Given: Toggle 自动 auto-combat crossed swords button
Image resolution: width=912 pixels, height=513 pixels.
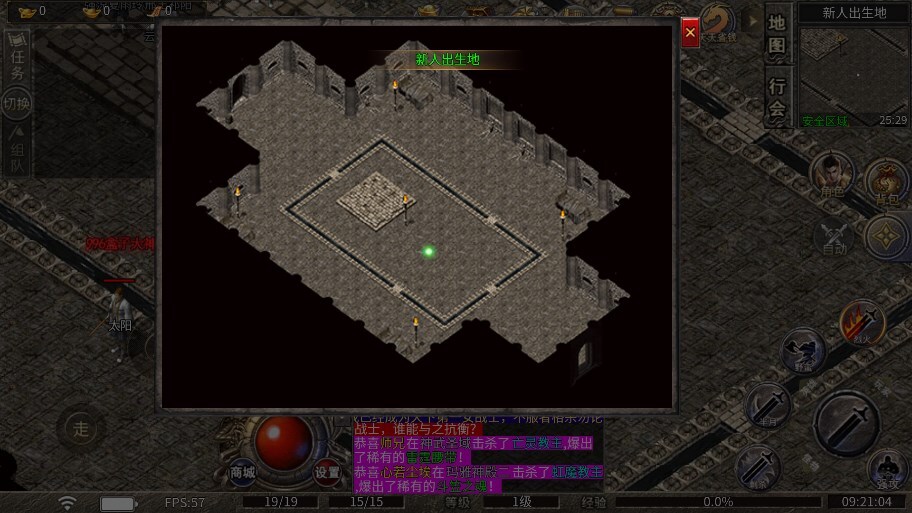Looking at the screenshot, I should (x=833, y=238).
